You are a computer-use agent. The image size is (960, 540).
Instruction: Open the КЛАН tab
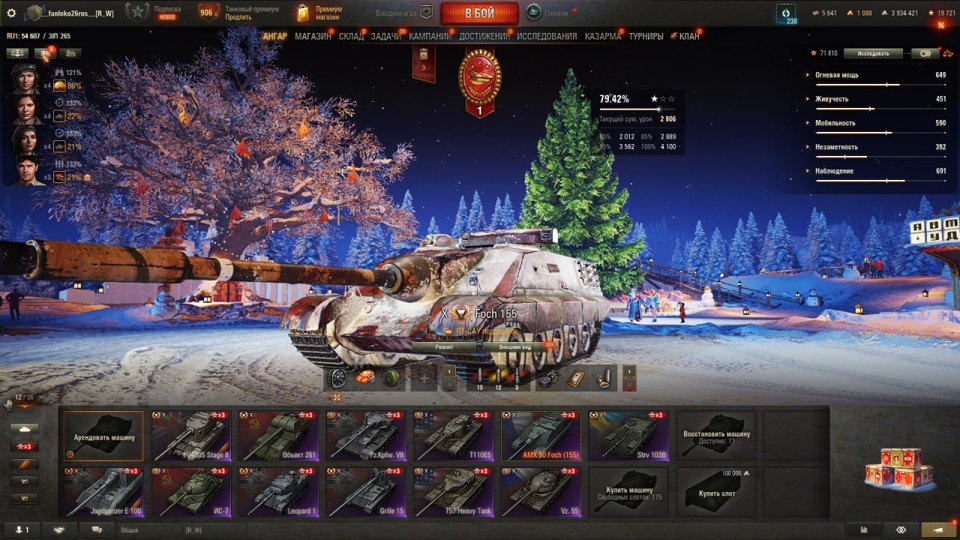point(689,37)
